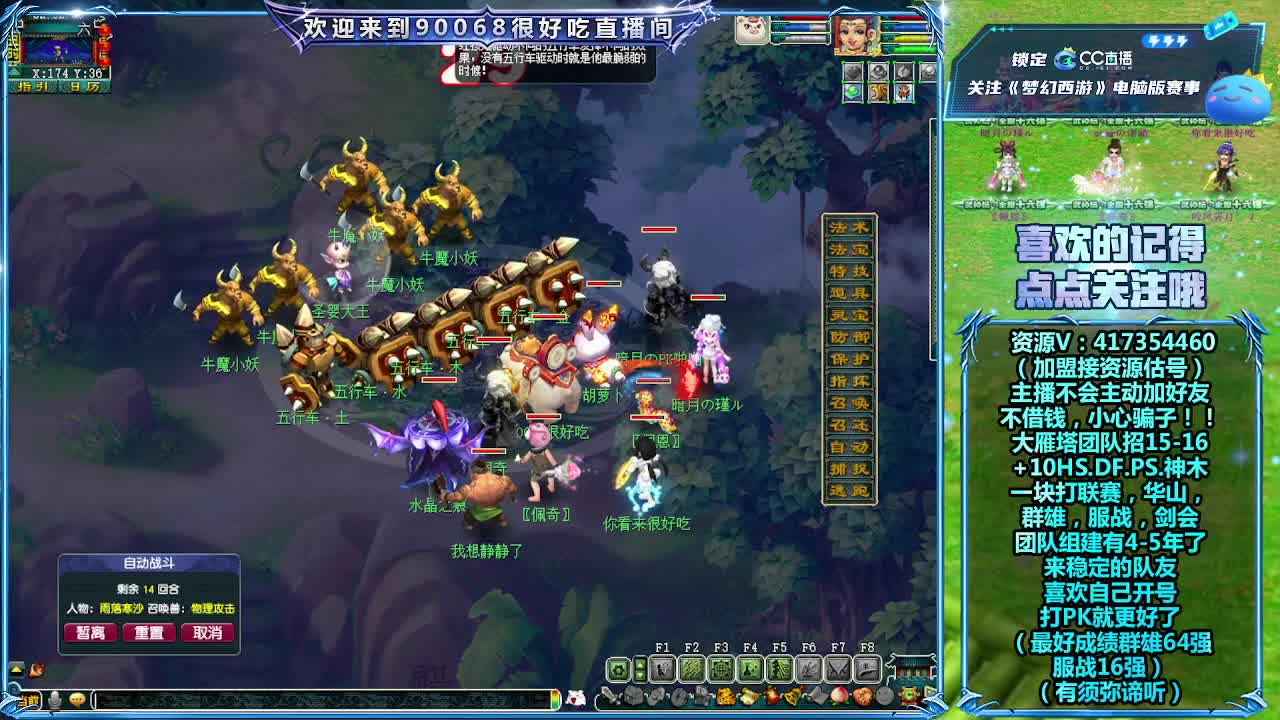
Task: Expand the hotbar using the up arrow
Action: point(641,664)
